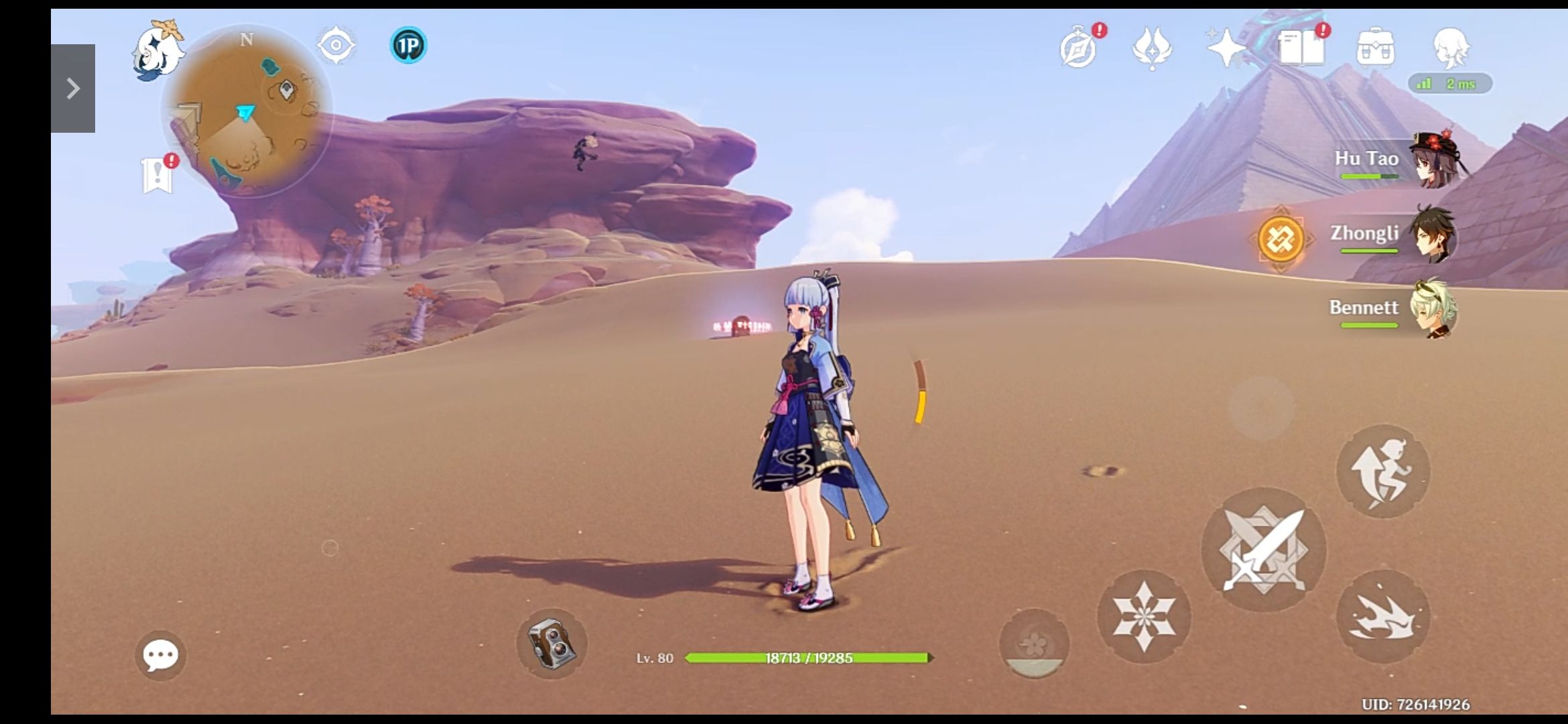
Task: Open the Character screen
Action: 1451,48
